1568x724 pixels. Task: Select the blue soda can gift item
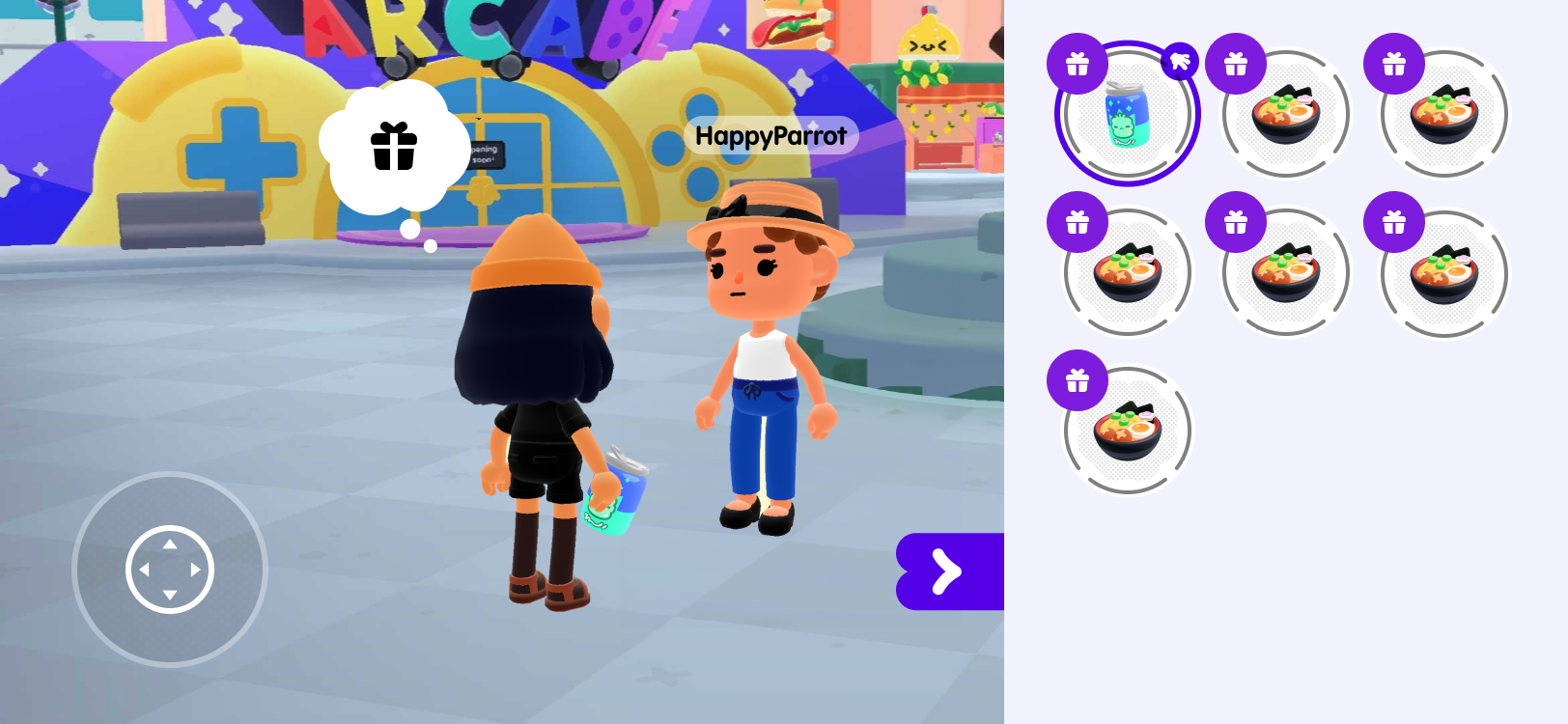tap(1127, 114)
